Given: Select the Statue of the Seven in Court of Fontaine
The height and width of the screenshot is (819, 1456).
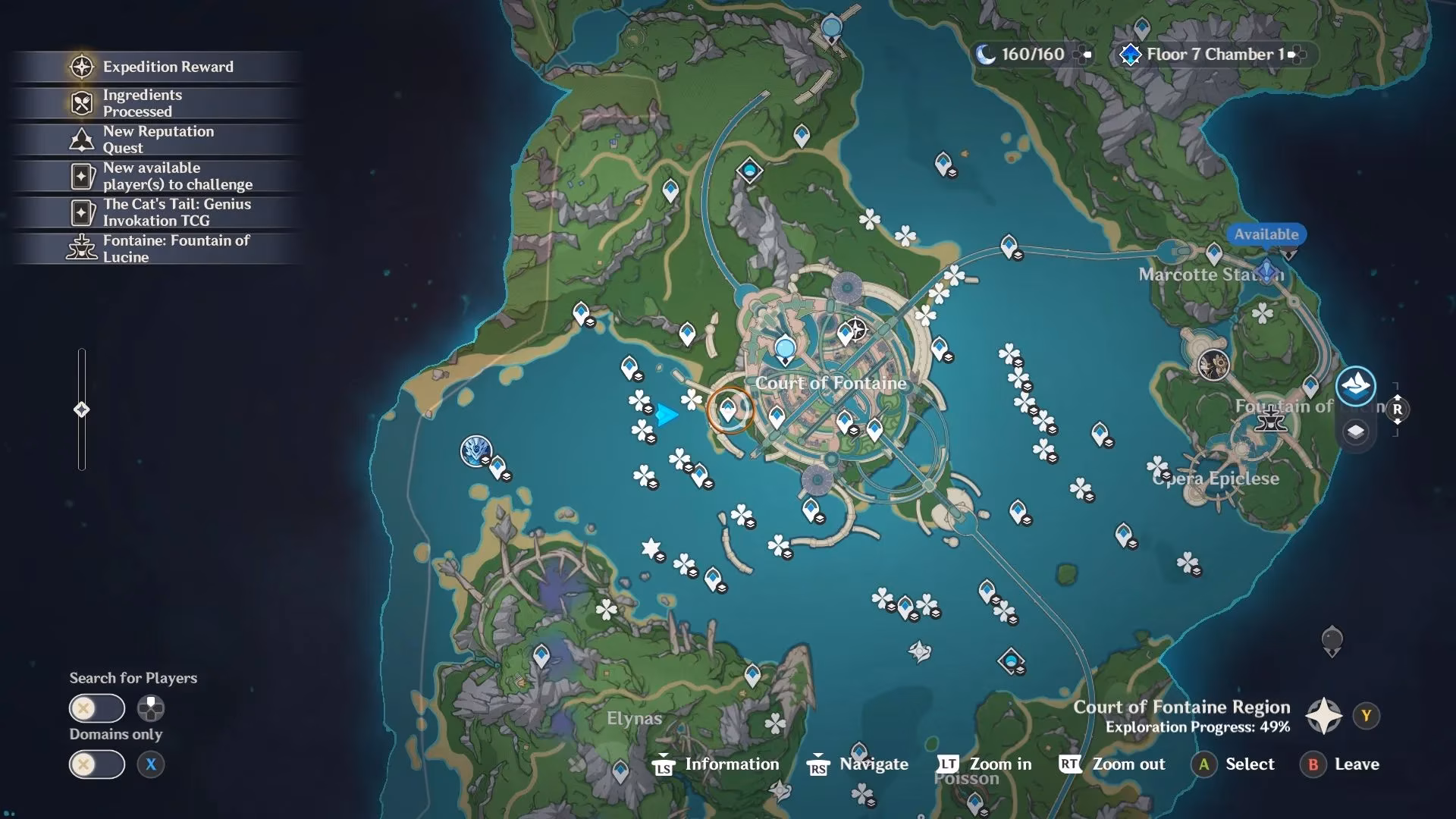Looking at the screenshot, I should tap(785, 350).
